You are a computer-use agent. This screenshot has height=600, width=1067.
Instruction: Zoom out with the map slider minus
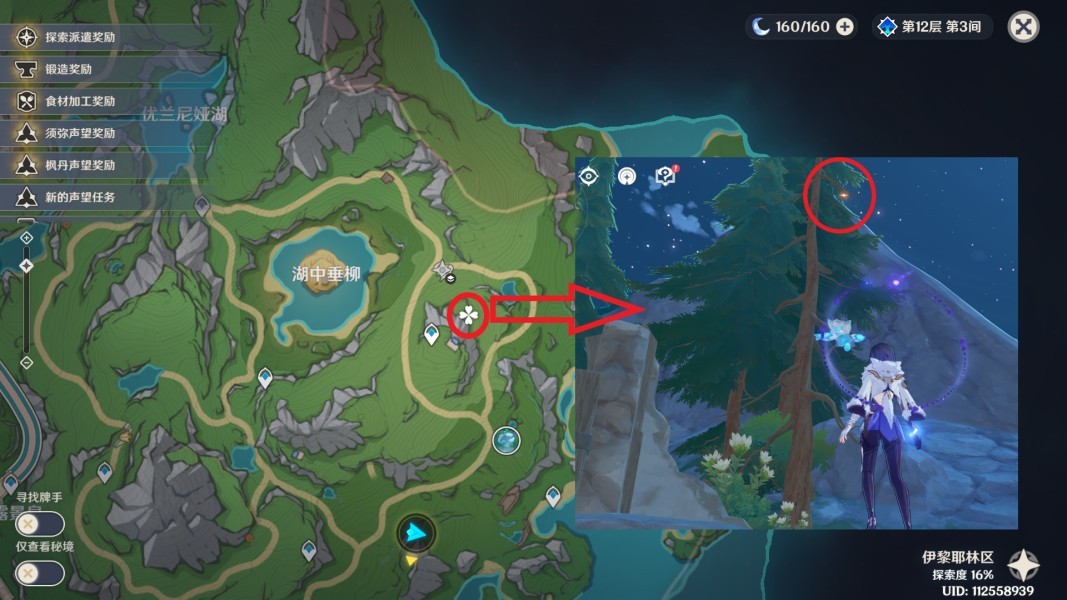click(x=26, y=362)
